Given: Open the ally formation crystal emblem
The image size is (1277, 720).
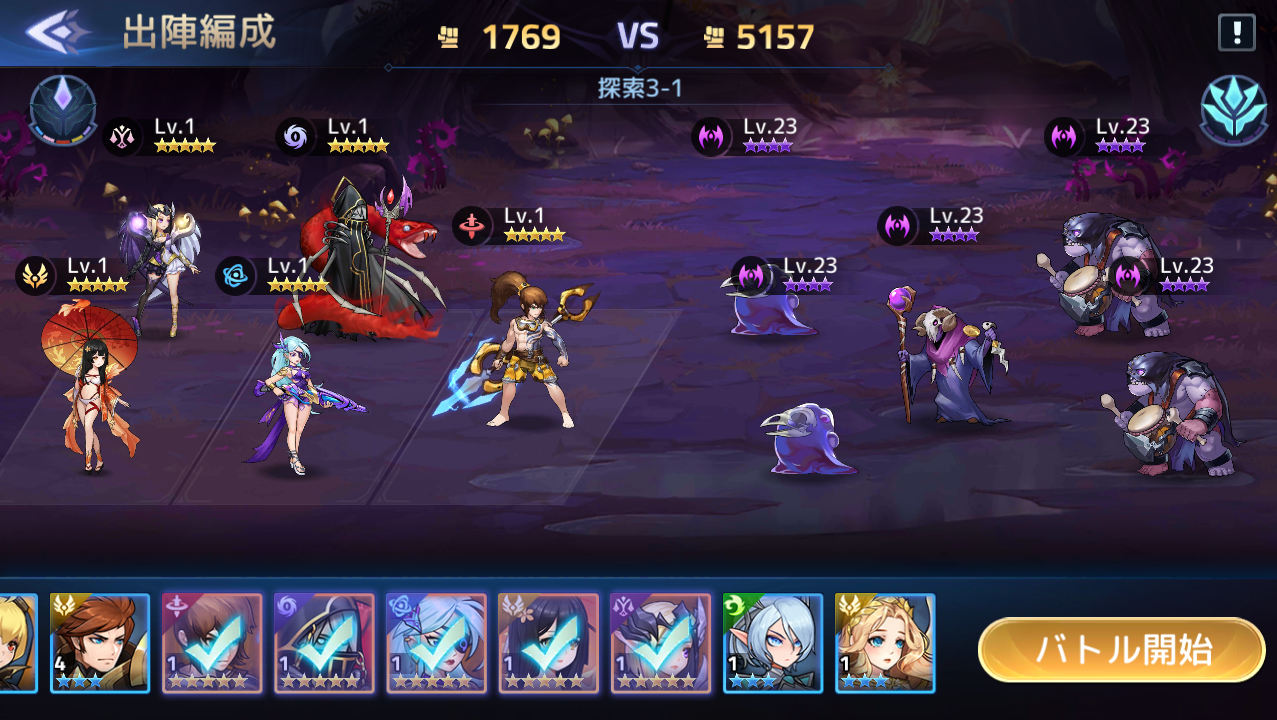Looking at the screenshot, I should pos(63,110).
